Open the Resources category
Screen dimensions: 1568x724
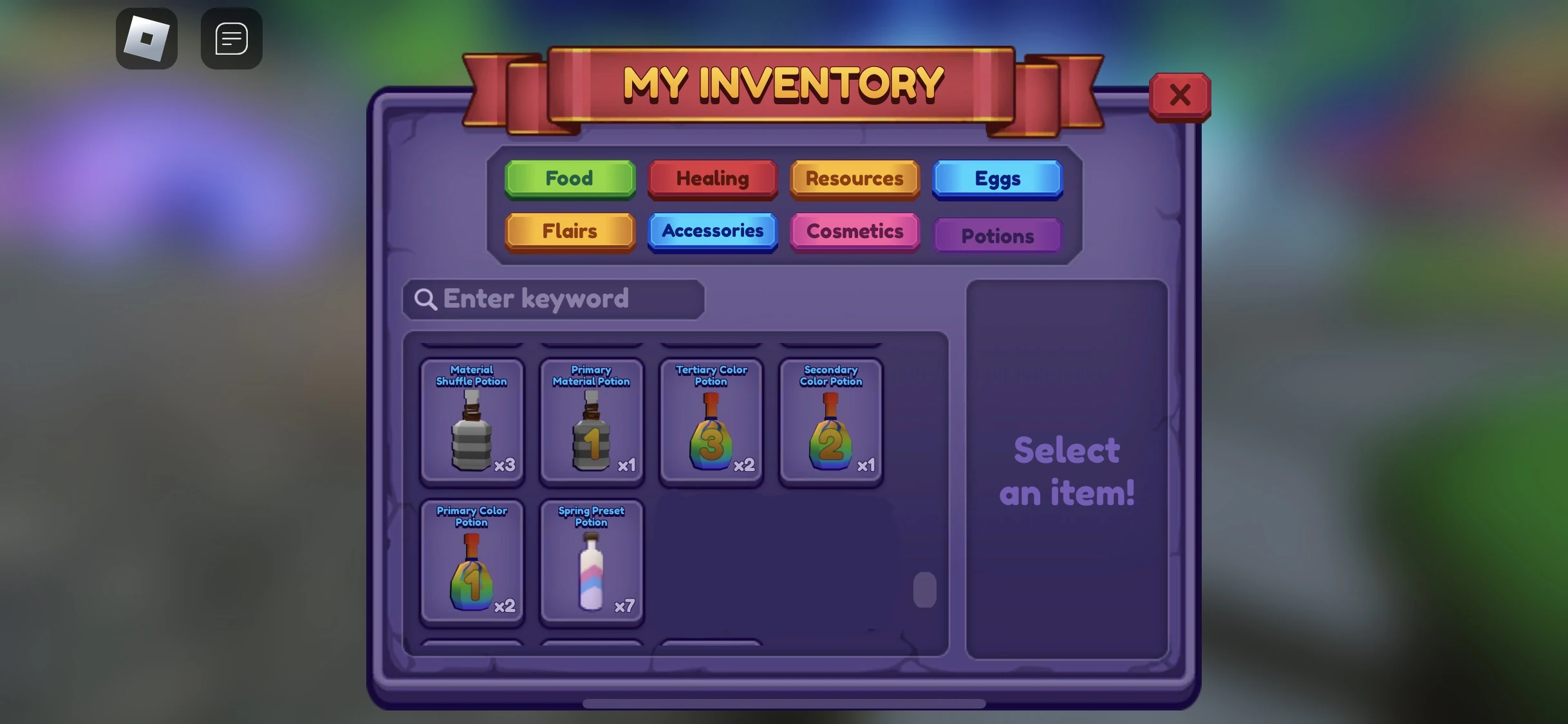click(x=854, y=179)
